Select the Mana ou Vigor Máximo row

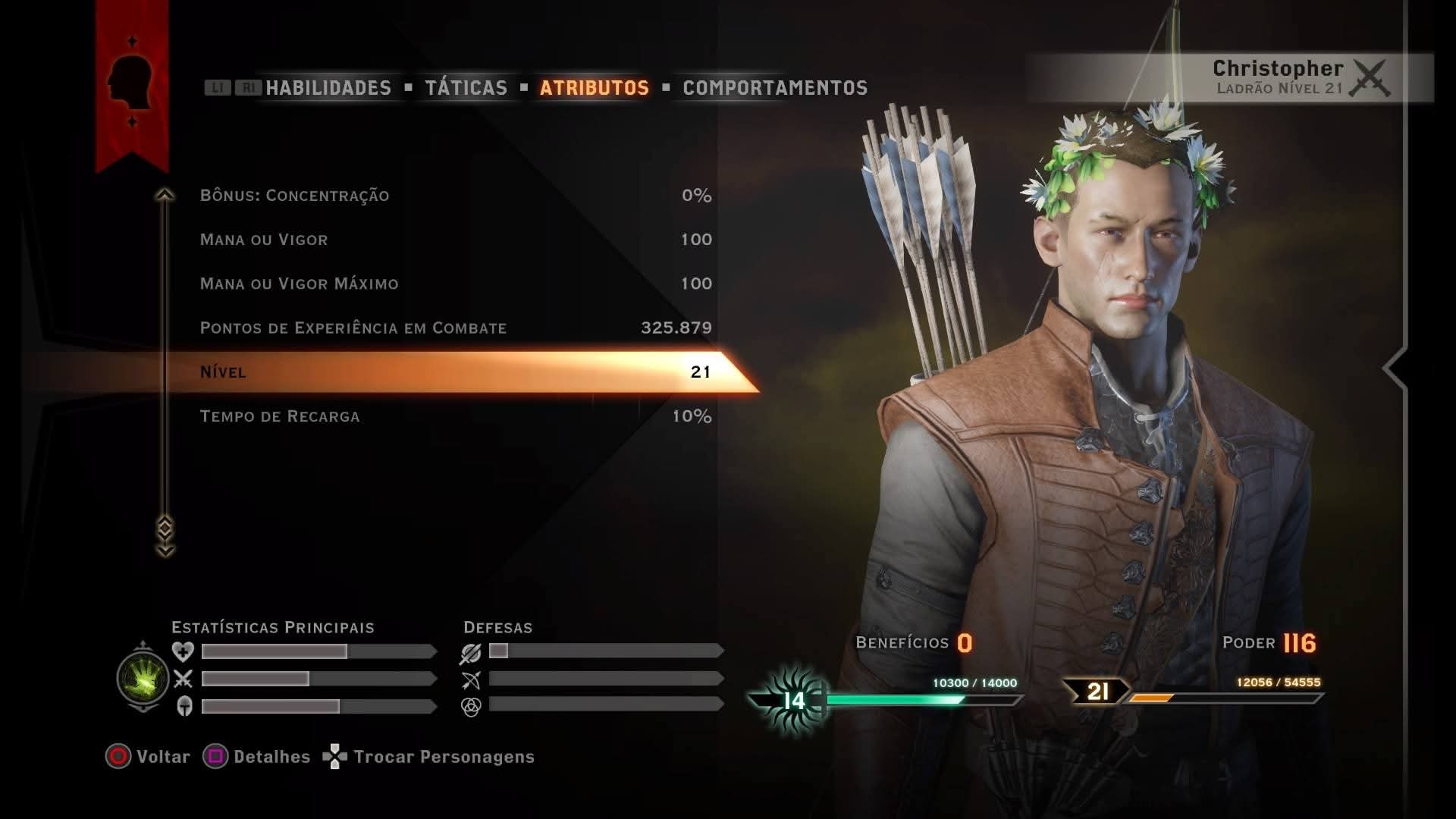click(x=455, y=284)
